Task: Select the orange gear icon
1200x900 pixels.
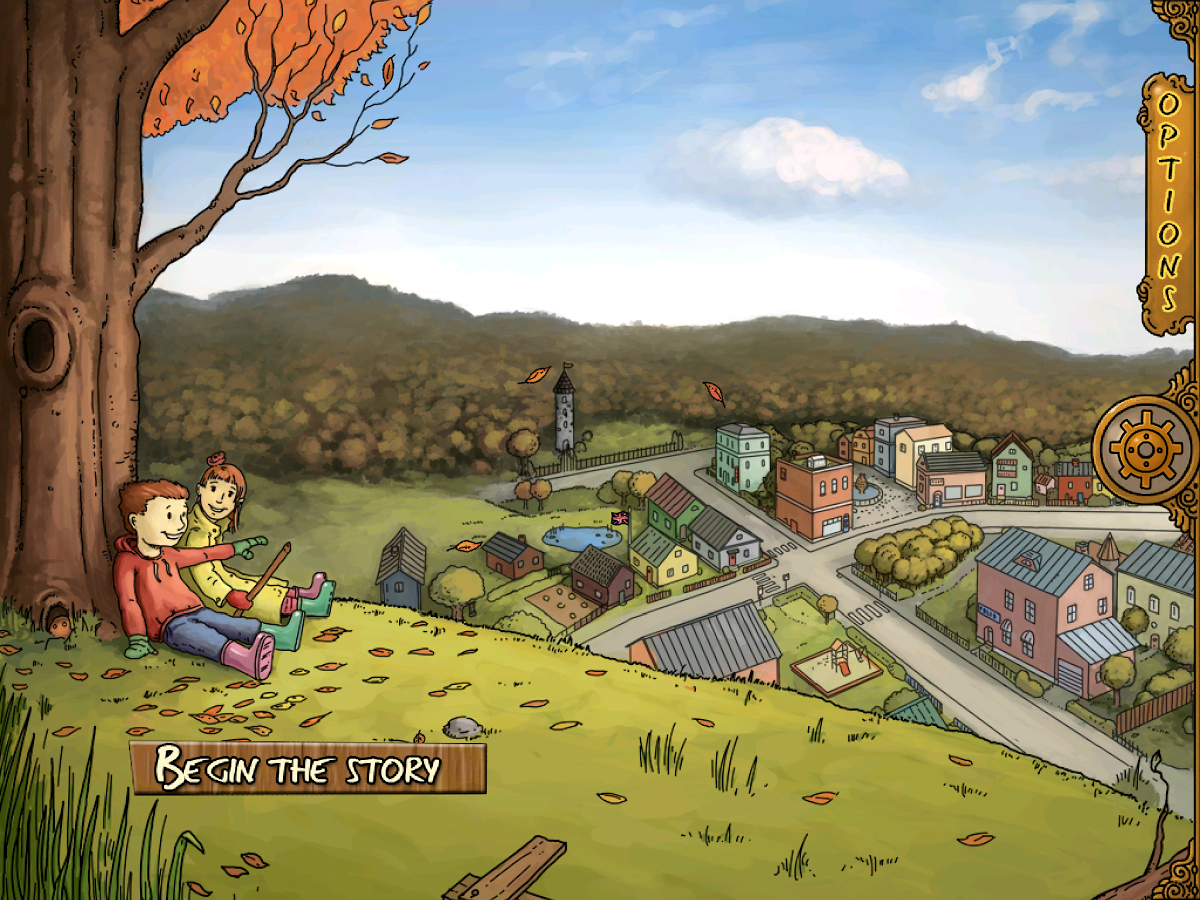Action: coord(1145,448)
